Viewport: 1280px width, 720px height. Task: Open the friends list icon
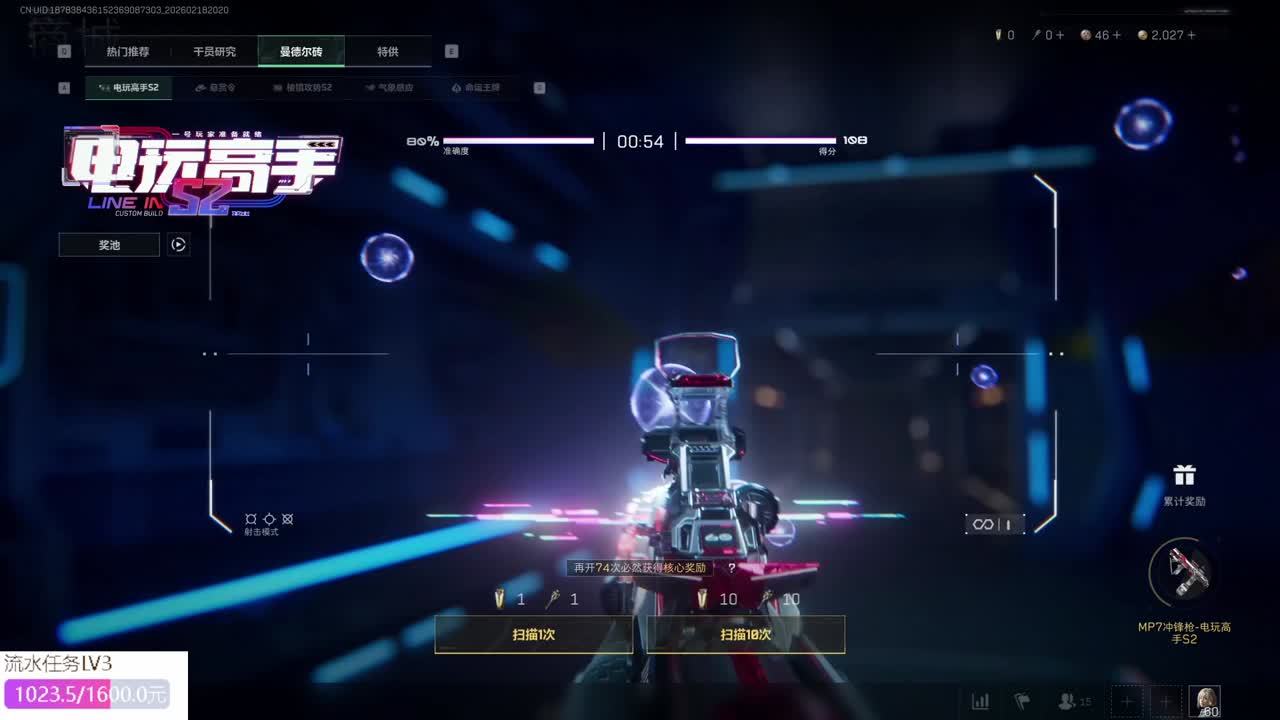point(1074,701)
